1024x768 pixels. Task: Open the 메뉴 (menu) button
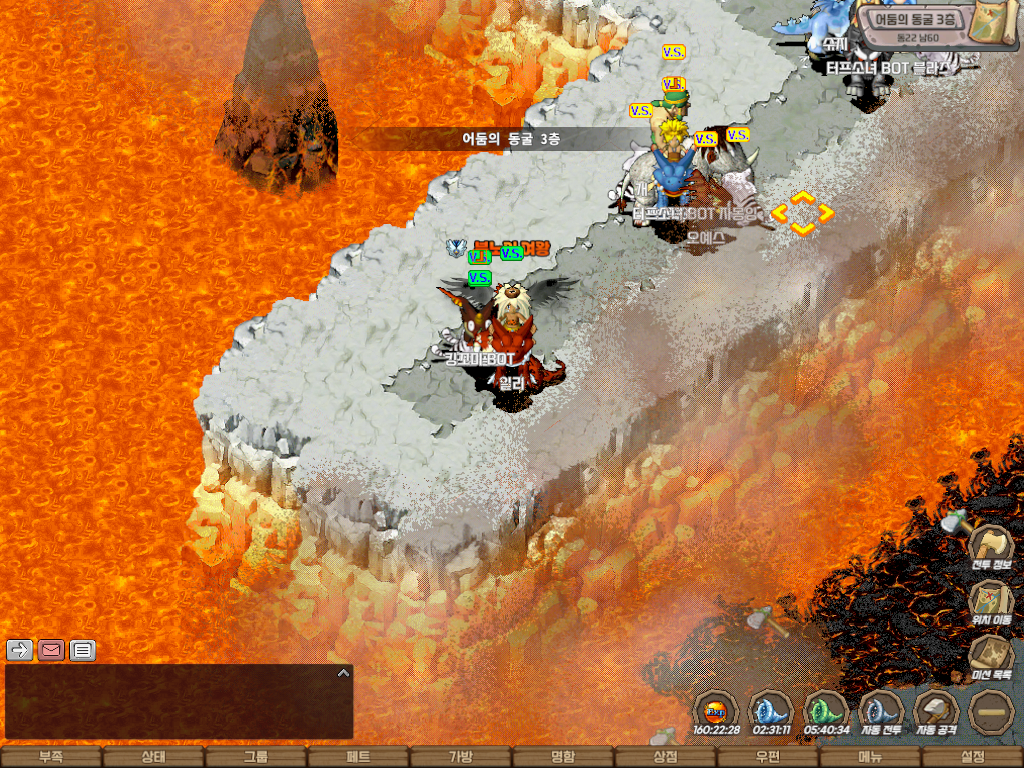[x=870, y=757]
